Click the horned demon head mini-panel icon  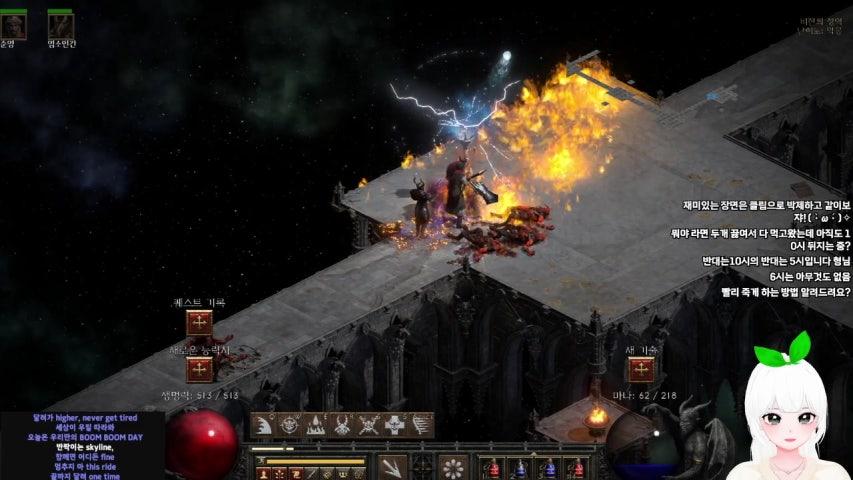[343, 424]
